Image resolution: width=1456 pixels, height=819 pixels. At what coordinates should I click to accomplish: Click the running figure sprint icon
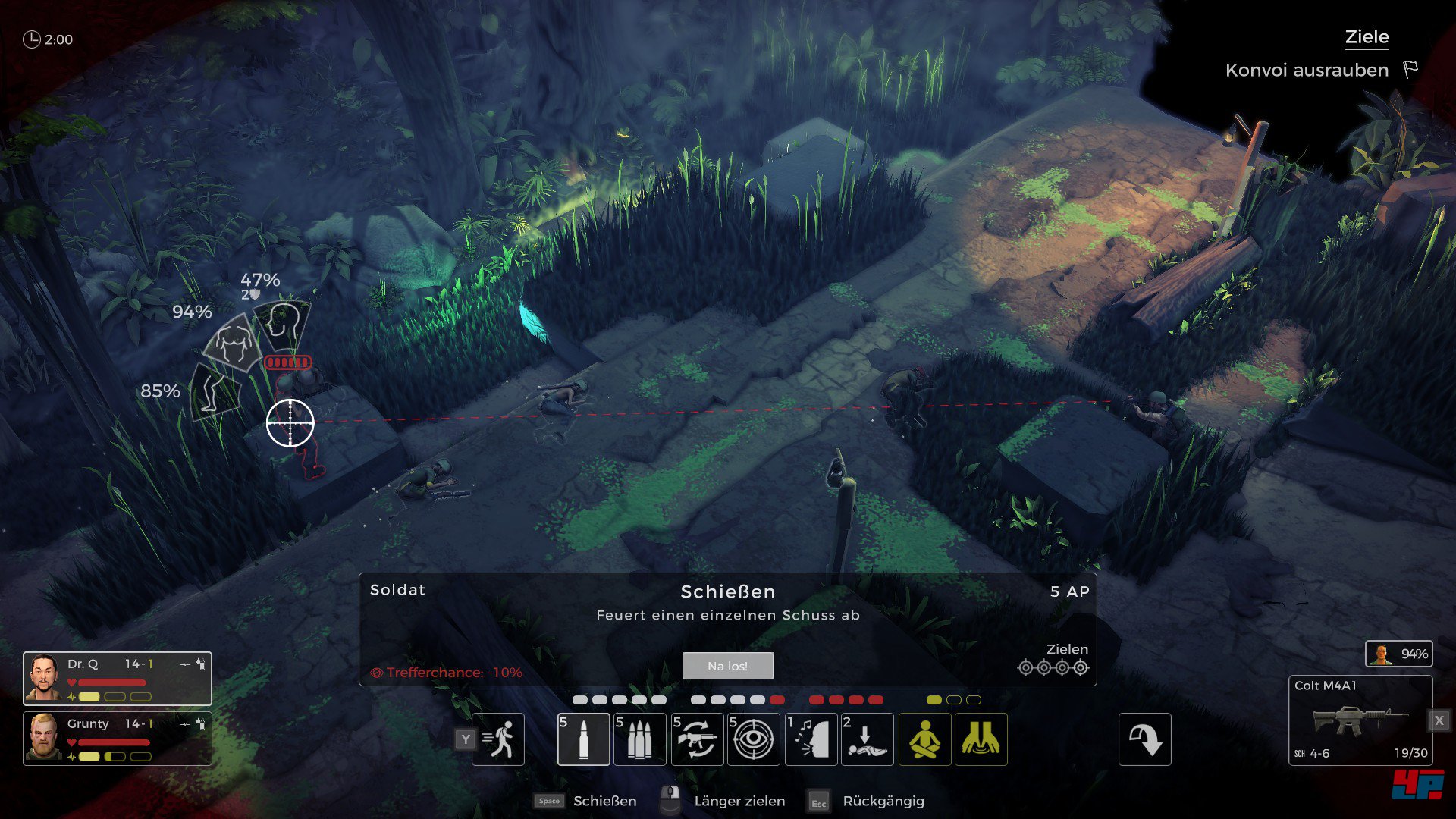tap(498, 739)
